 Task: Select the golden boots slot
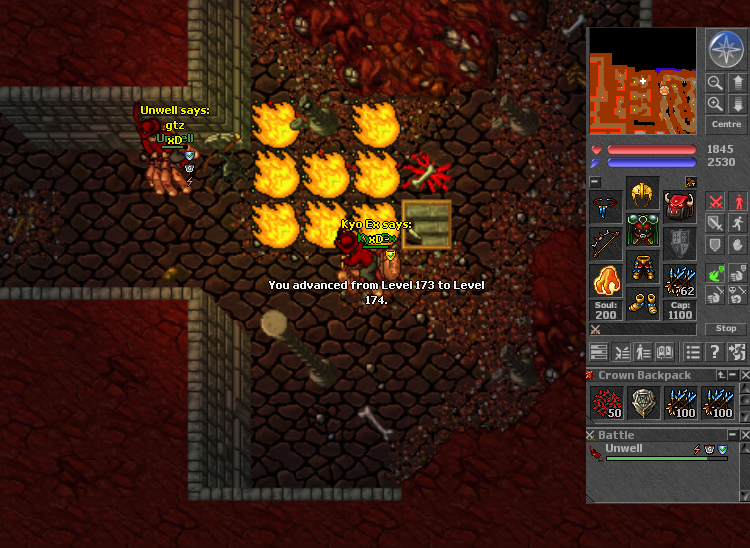tap(643, 301)
